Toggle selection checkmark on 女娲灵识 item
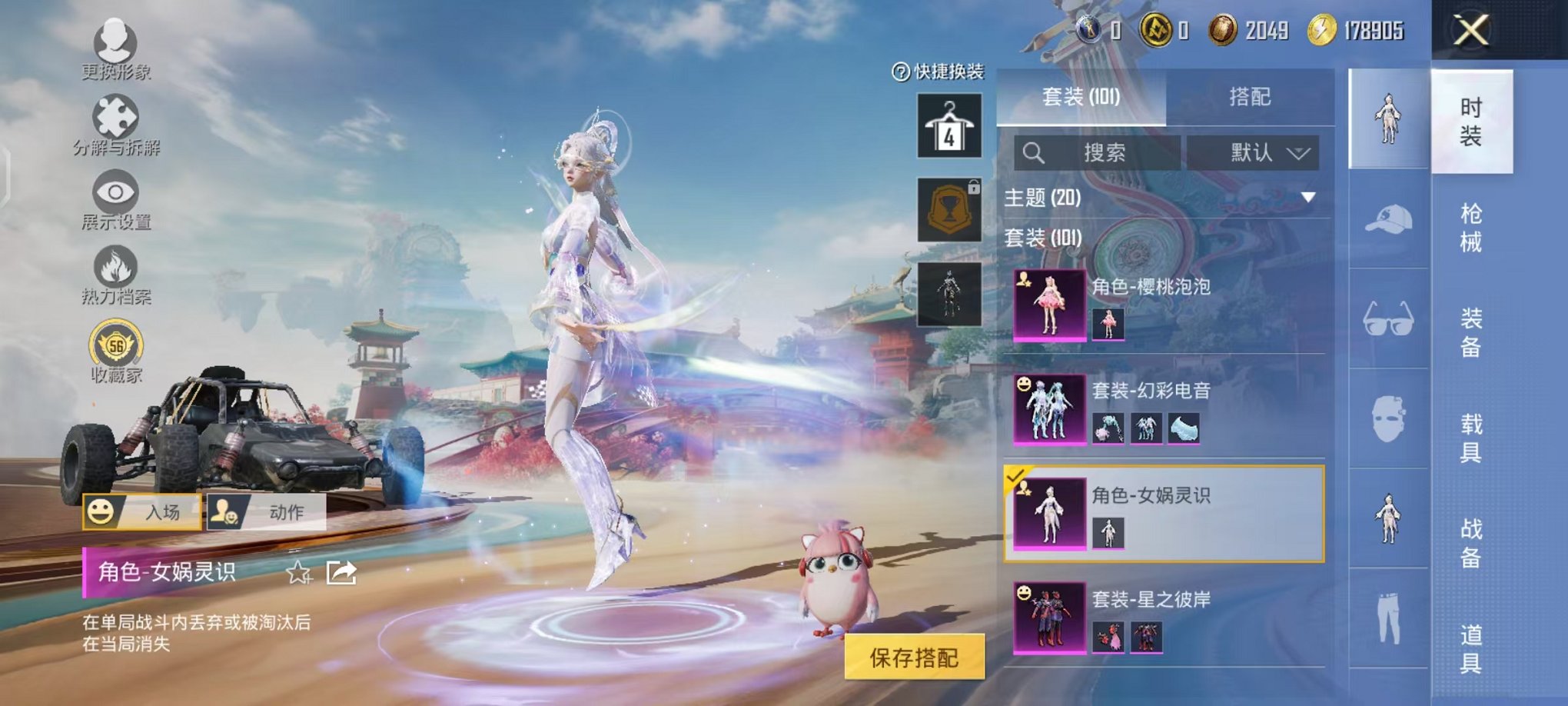 [x=1014, y=478]
